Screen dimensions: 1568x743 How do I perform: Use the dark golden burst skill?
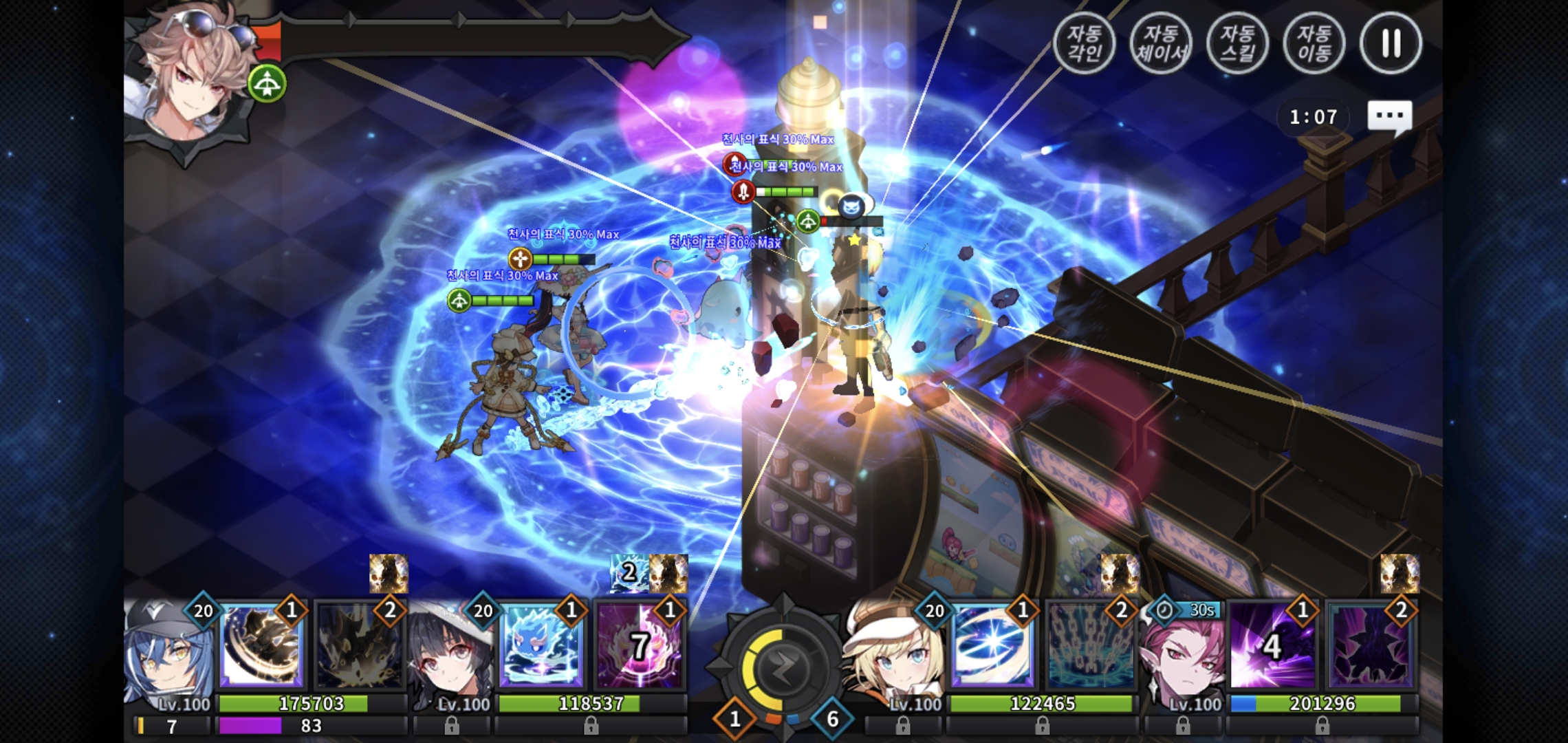point(358,648)
